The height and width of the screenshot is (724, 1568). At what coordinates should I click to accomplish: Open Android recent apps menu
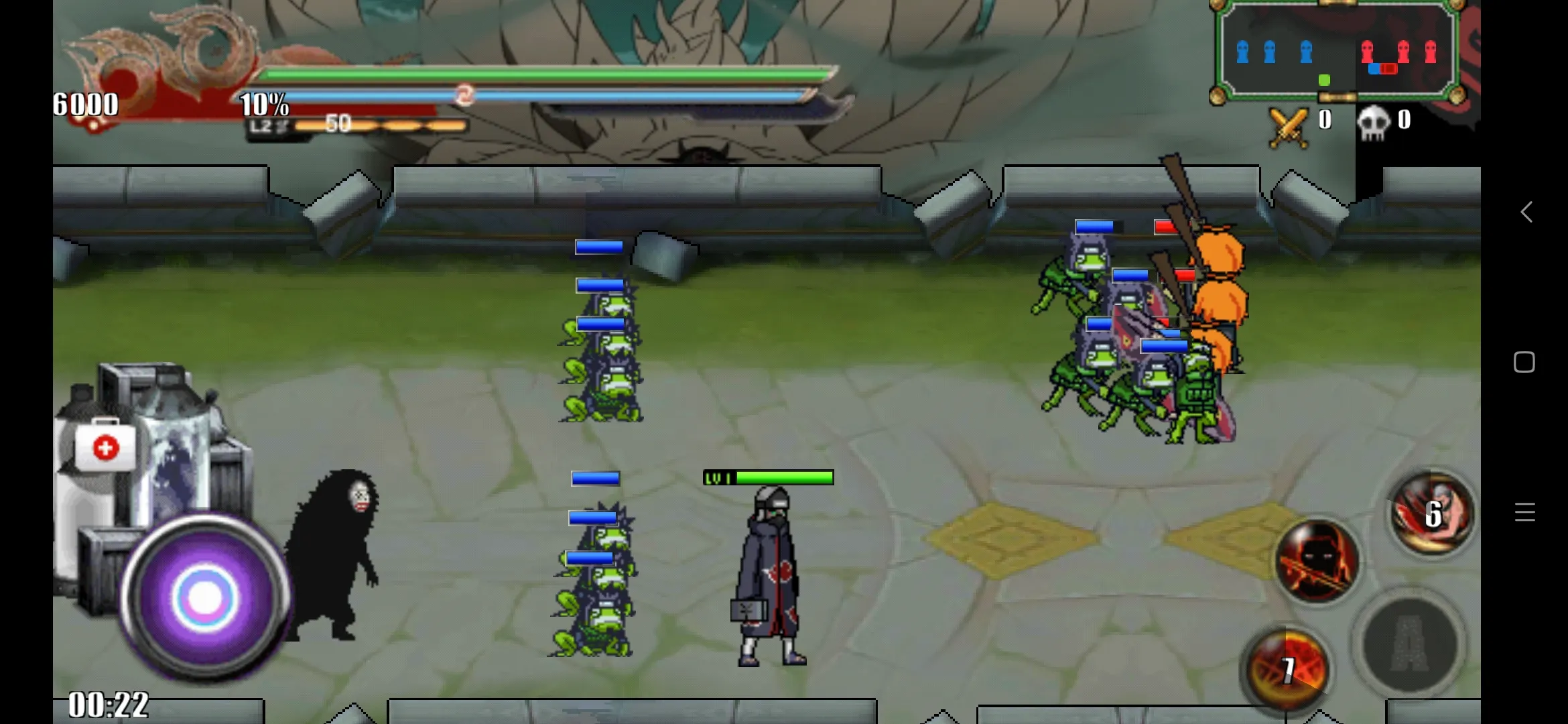tap(1524, 512)
